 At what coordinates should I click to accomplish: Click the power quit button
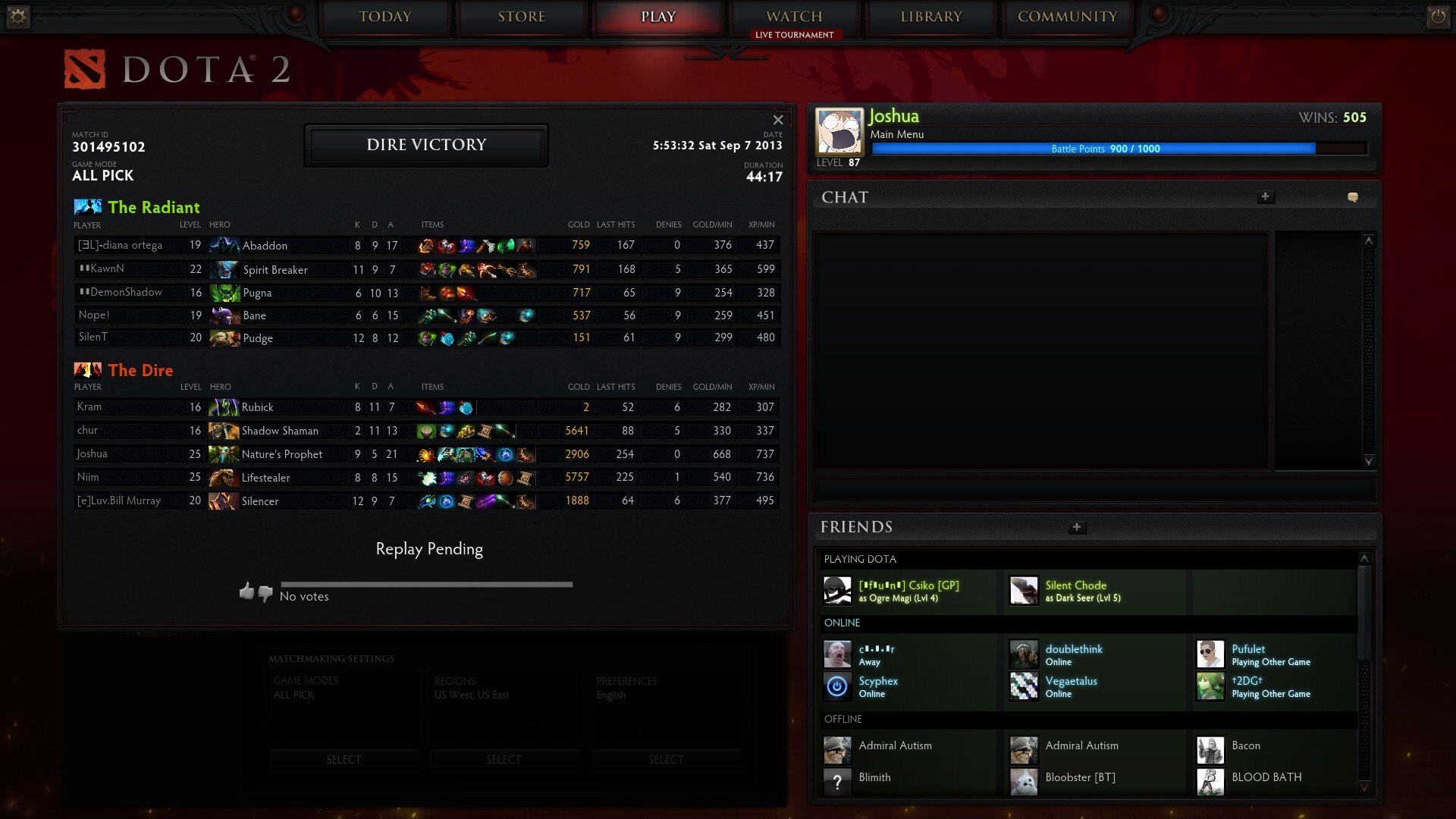[x=1438, y=17]
